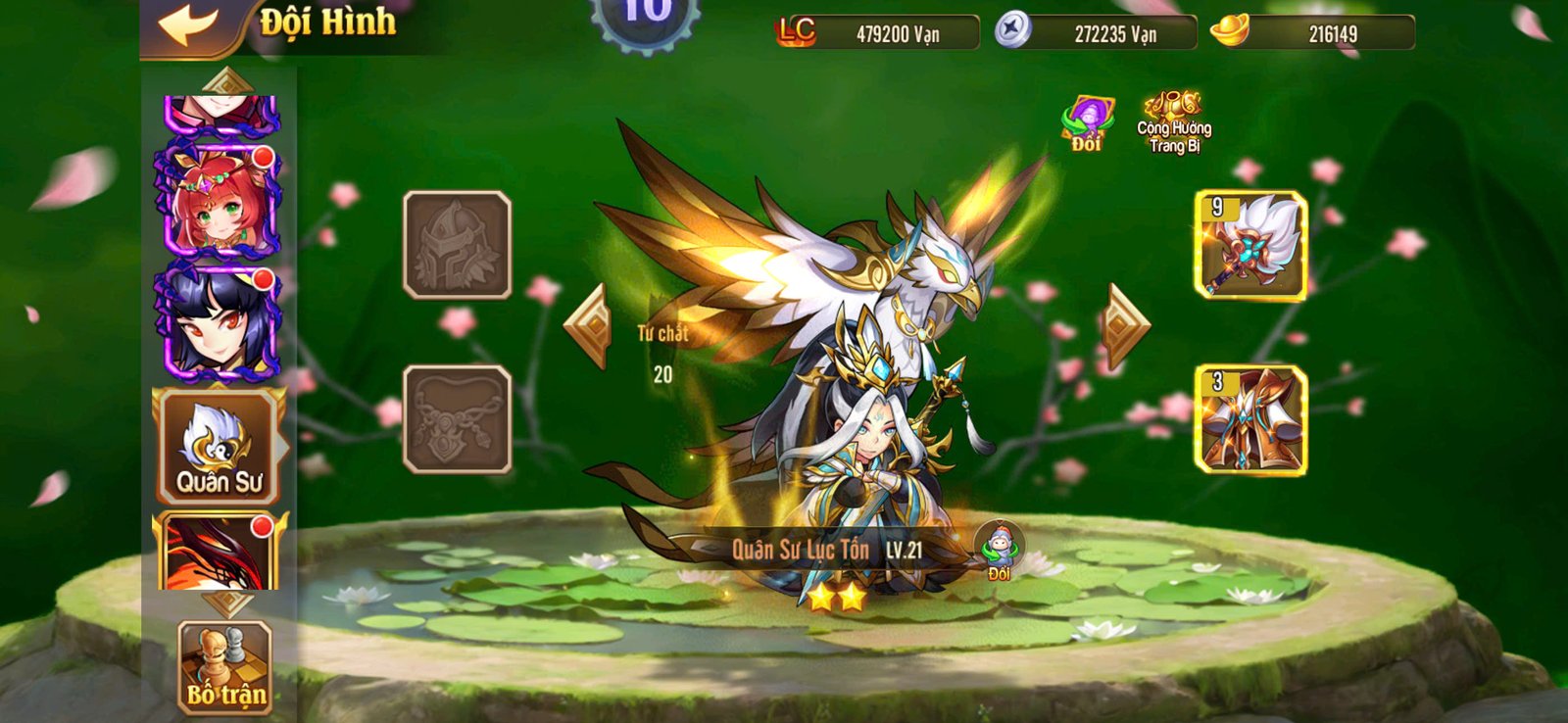Select the armor item with quantity 3

[1247, 416]
